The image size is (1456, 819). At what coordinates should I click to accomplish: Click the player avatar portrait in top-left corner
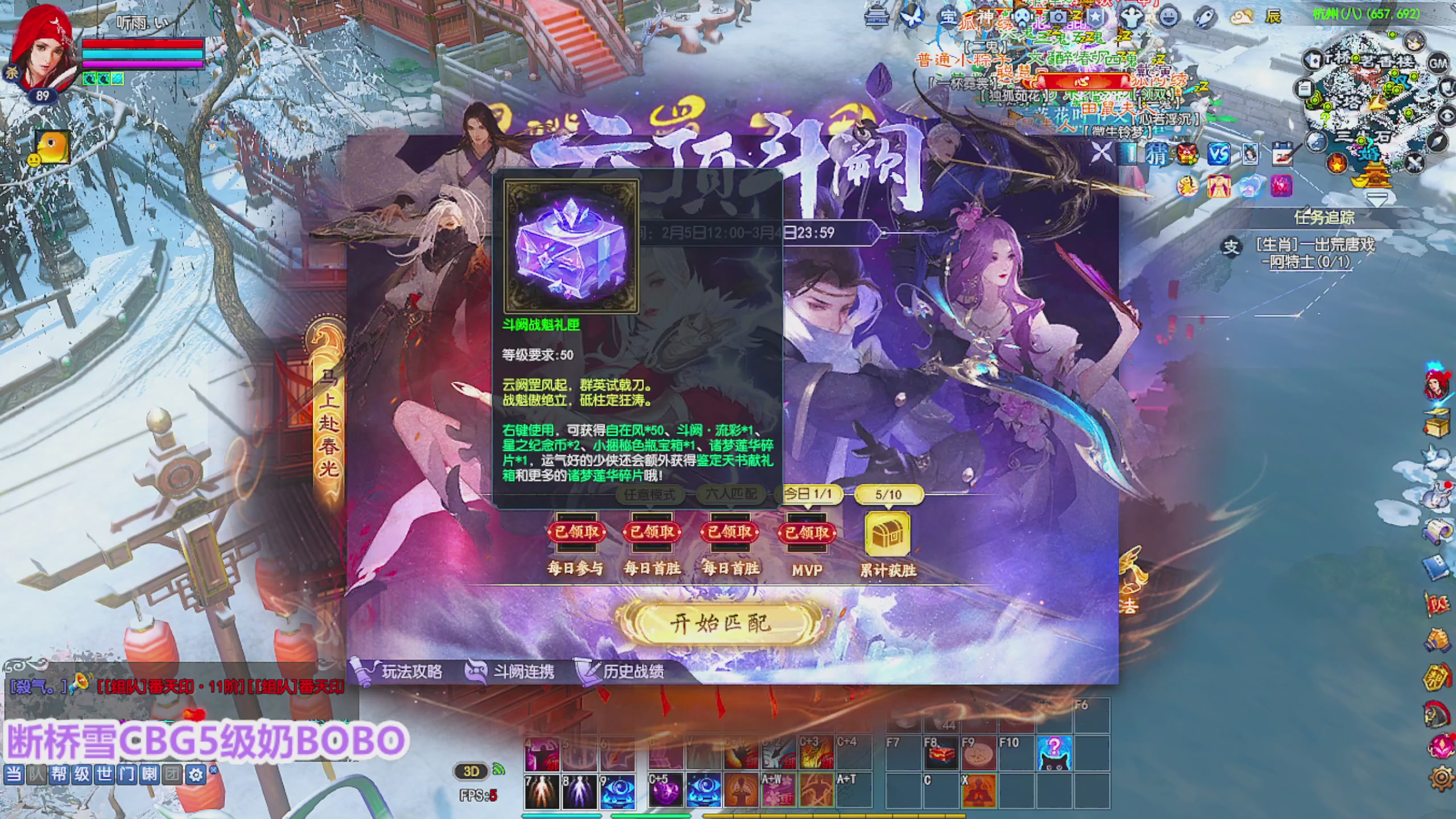coord(45,48)
